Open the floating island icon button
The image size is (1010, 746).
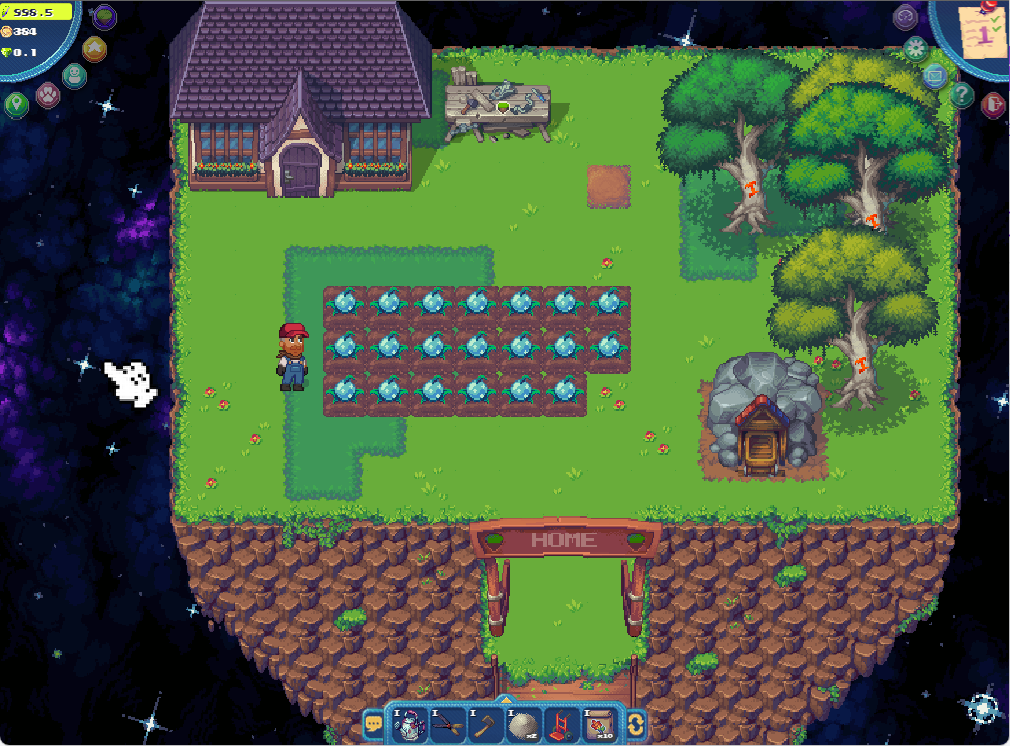[104, 16]
